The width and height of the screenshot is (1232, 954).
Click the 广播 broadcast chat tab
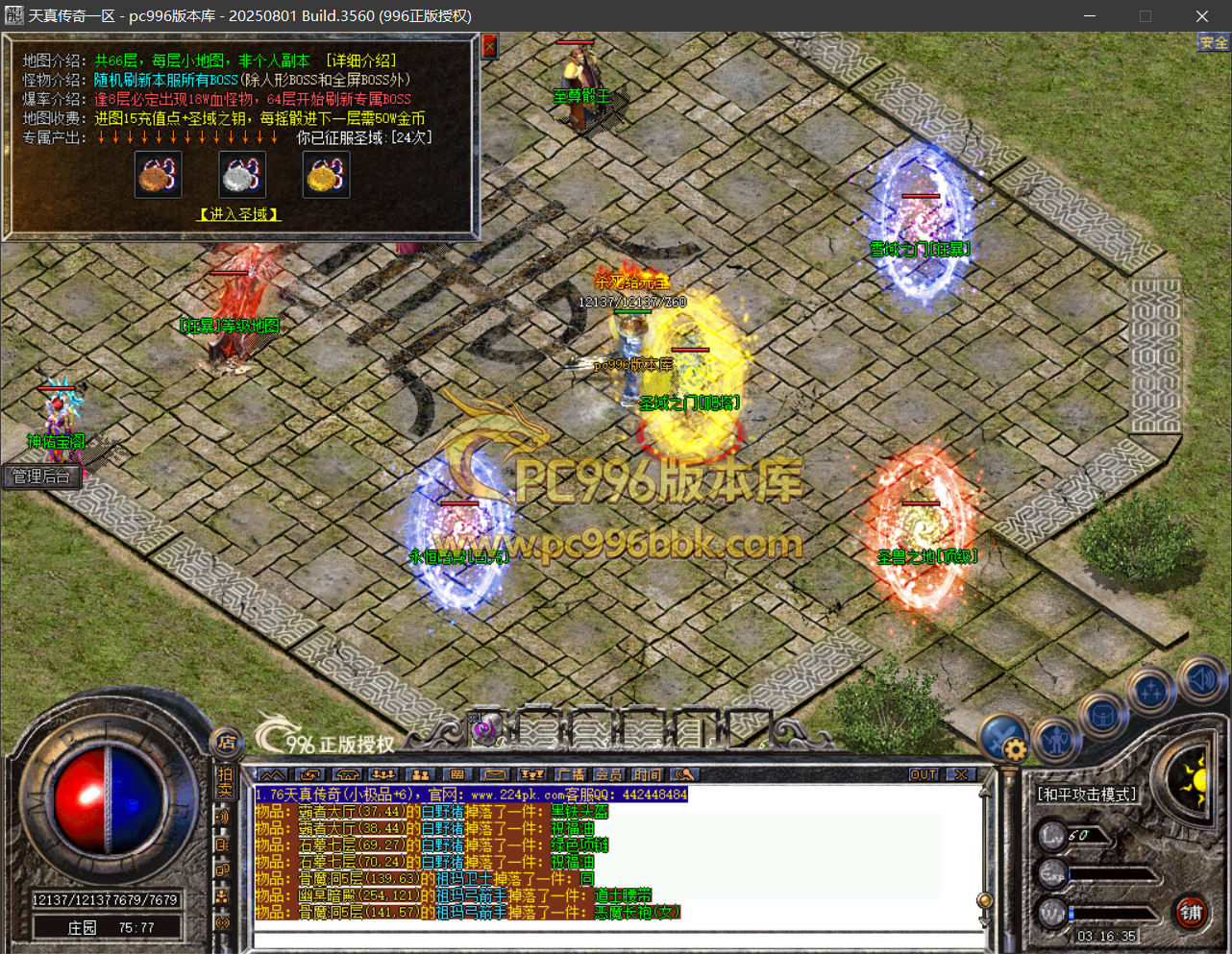point(571,774)
